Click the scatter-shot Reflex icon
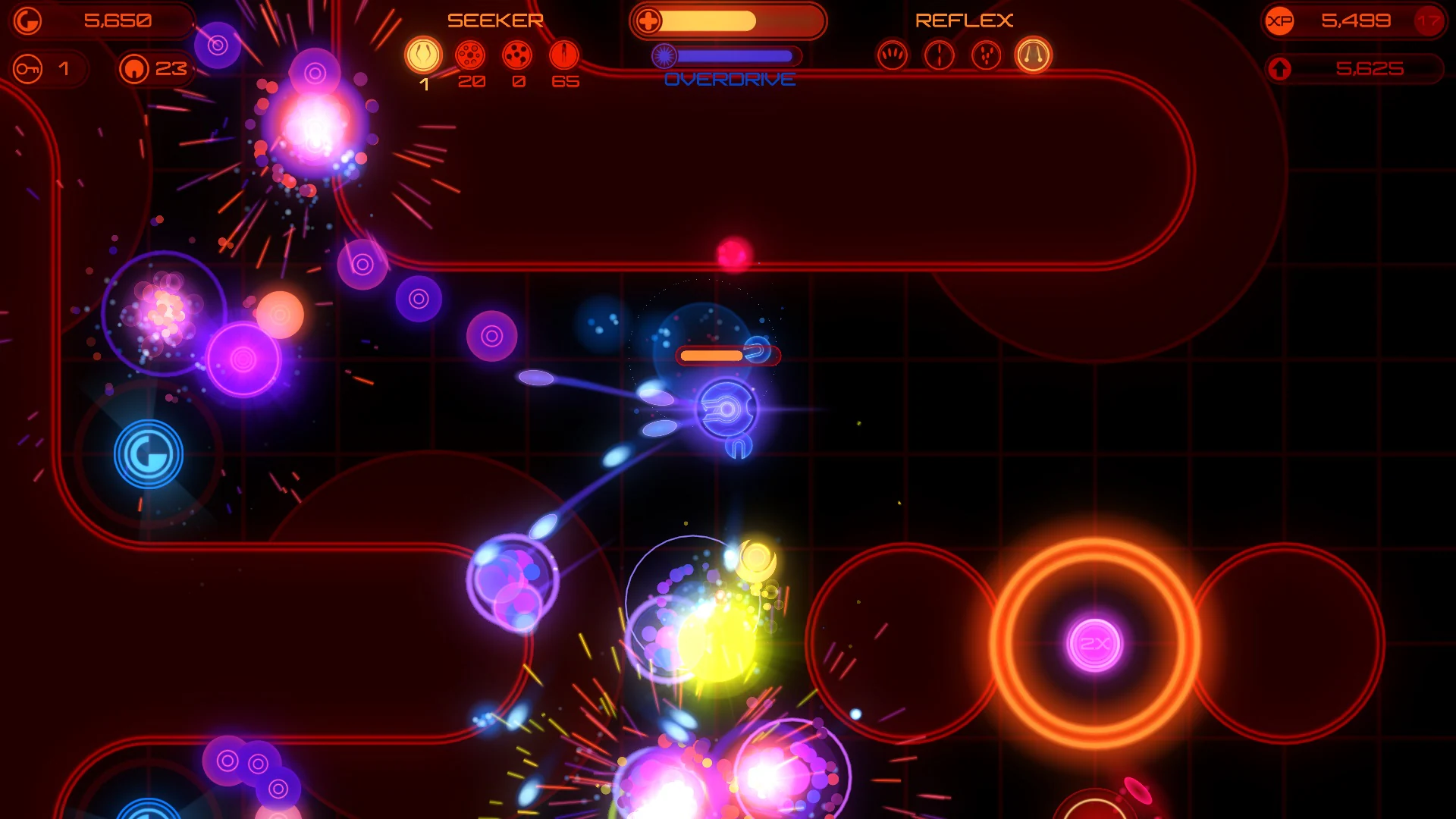 (x=986, y=55)
